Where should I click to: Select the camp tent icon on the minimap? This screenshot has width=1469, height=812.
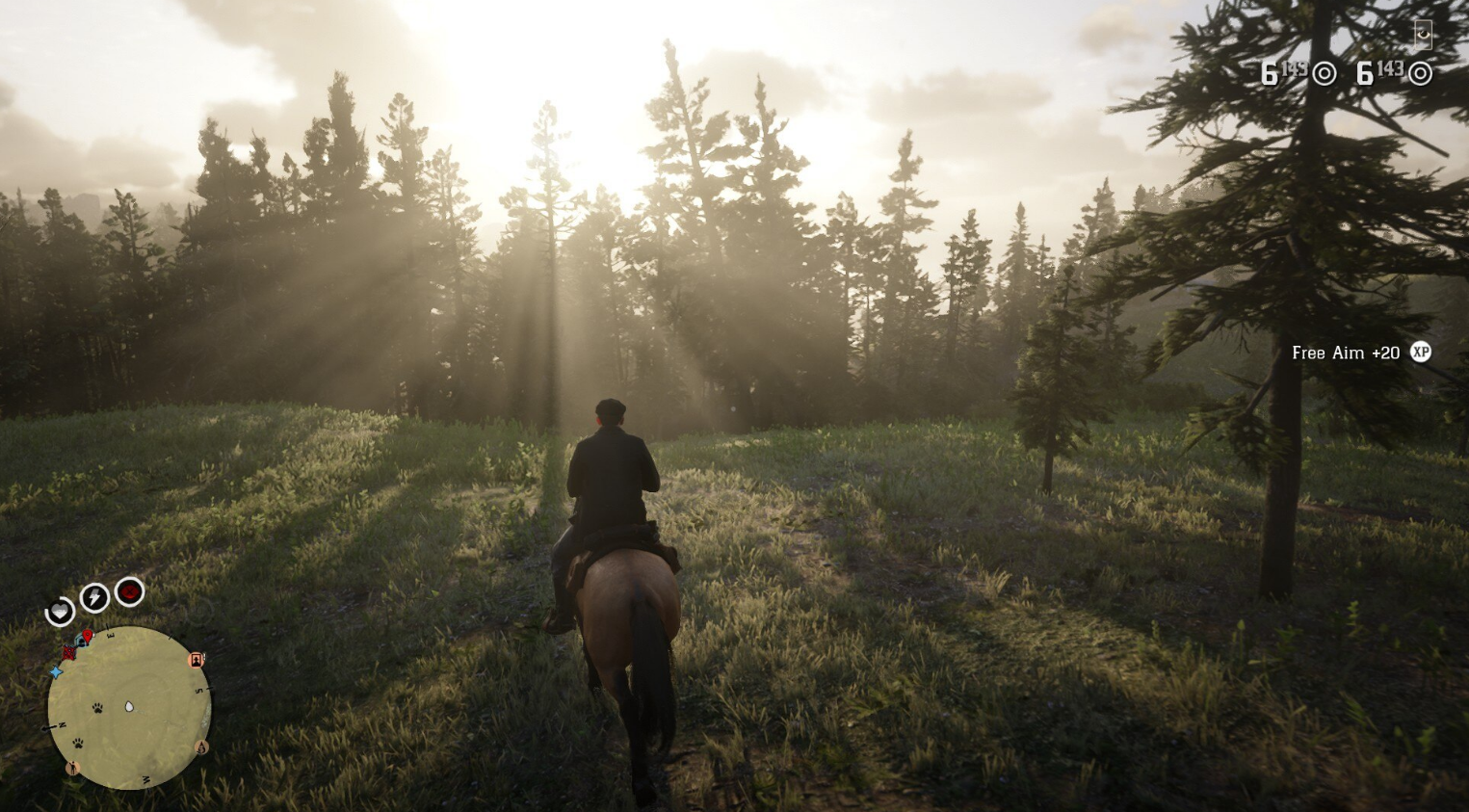tap(79, 640)
